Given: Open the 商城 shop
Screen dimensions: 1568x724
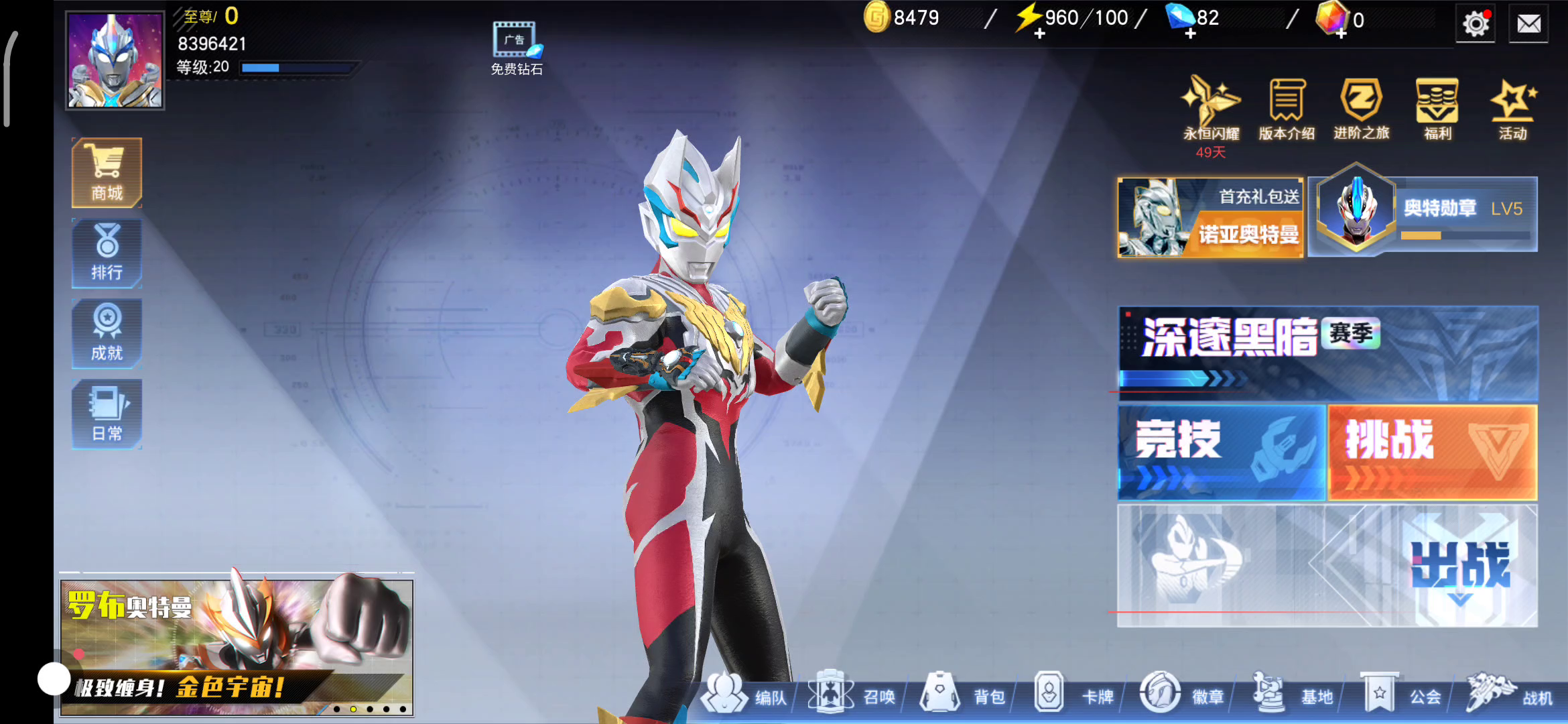Looking at the screenshot, I should pyautogui.click(x=107, y=173).
